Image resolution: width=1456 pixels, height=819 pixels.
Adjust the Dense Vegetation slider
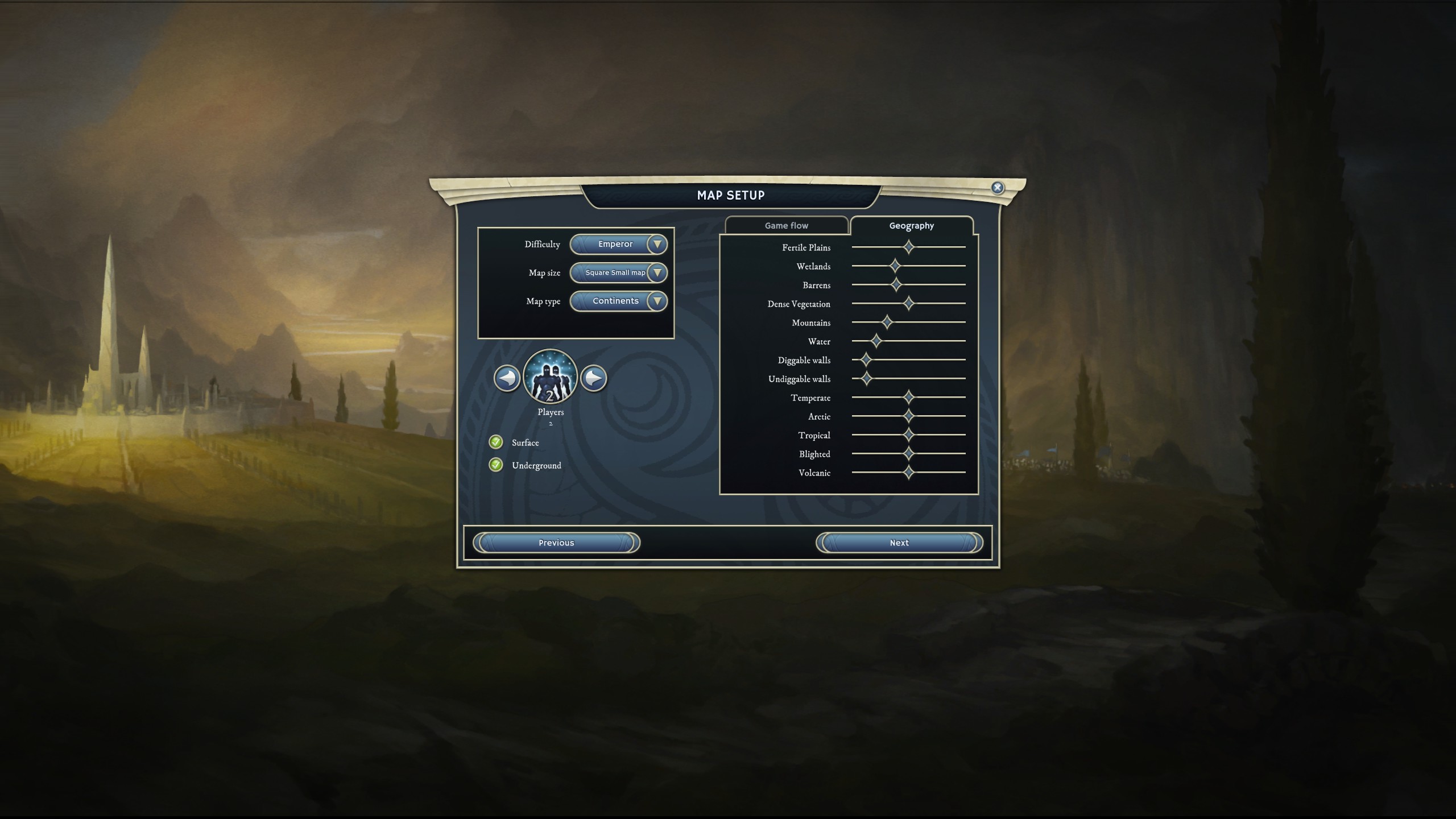(x=909, y=304)
